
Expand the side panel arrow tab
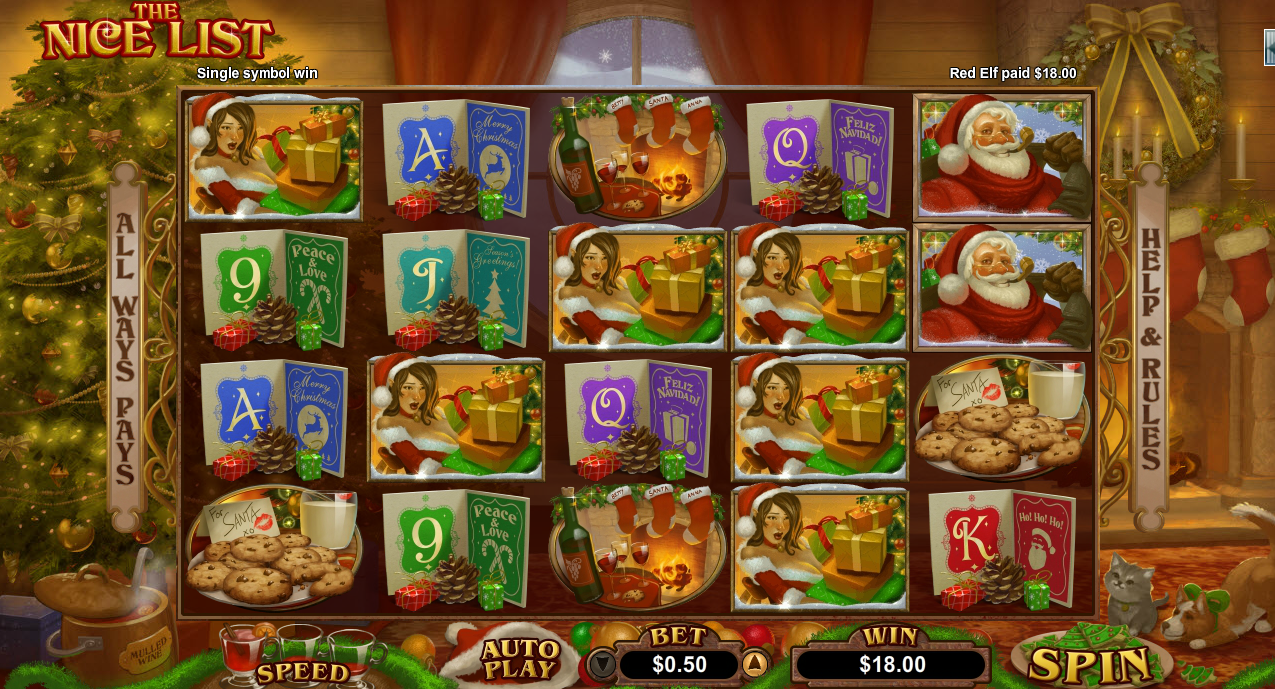(x=1269, y=46)
